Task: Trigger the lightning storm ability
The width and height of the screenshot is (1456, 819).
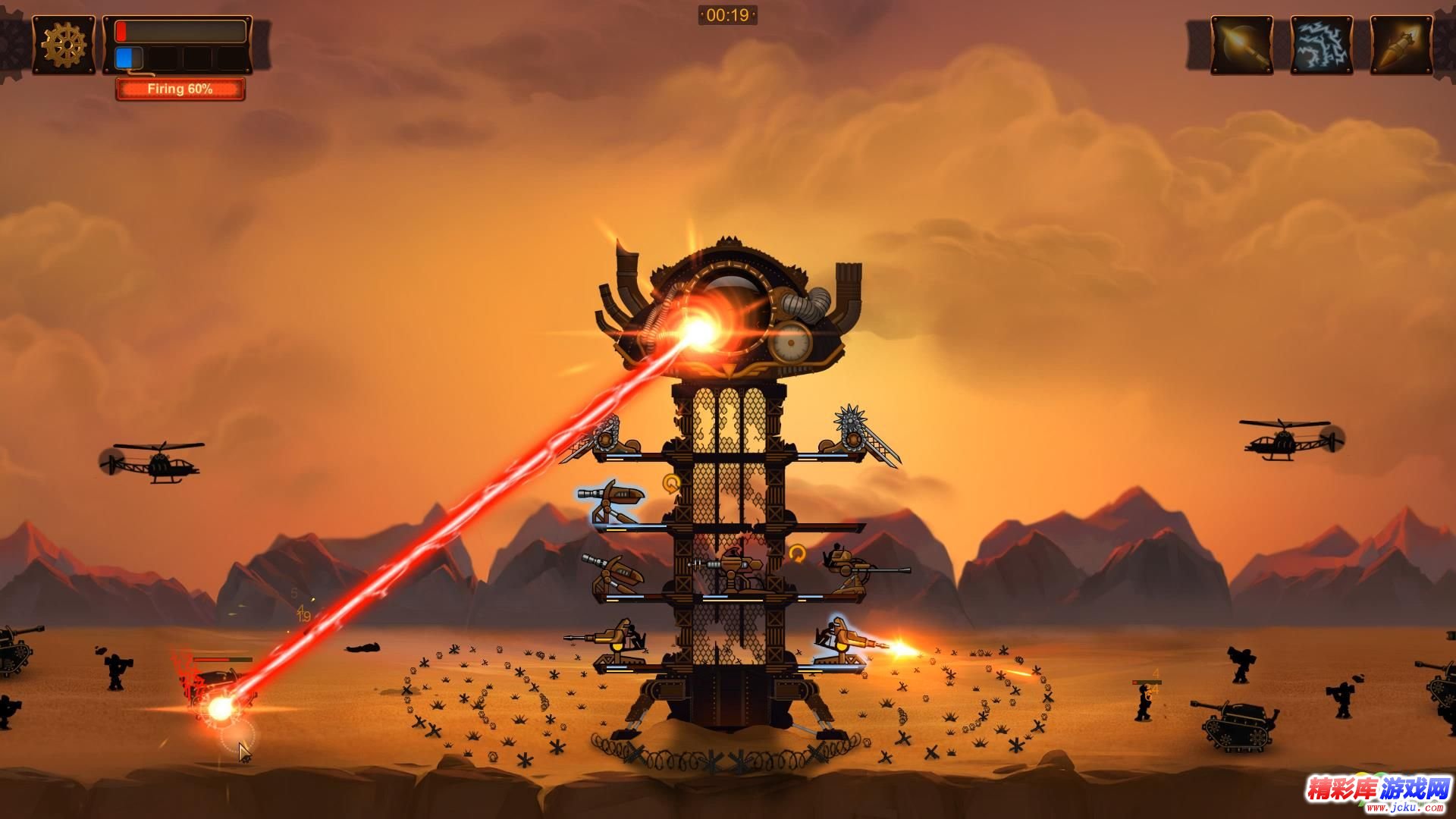Action: coord(1321,45)
